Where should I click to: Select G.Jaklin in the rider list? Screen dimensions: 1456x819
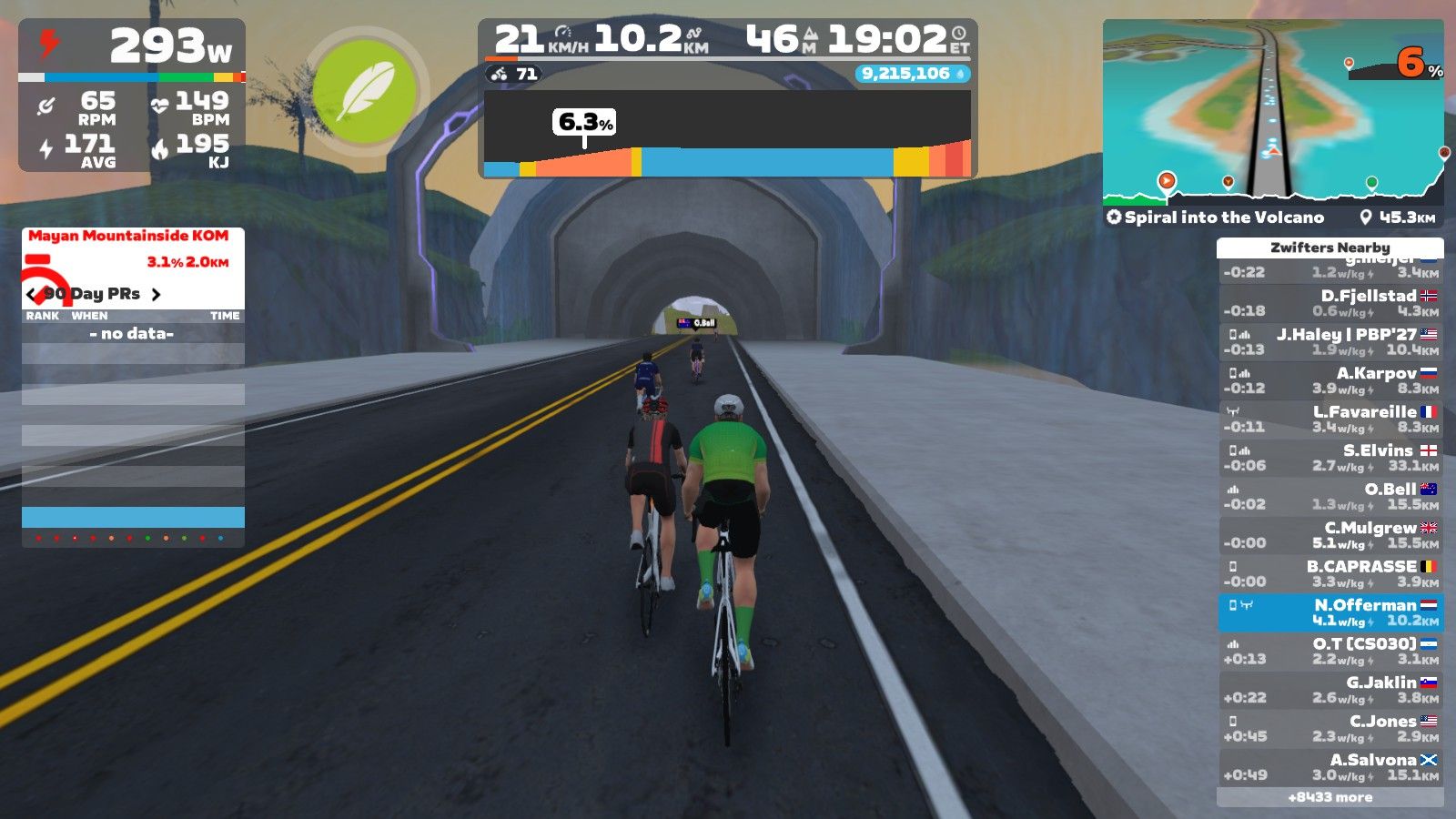tap(1330, 690)
